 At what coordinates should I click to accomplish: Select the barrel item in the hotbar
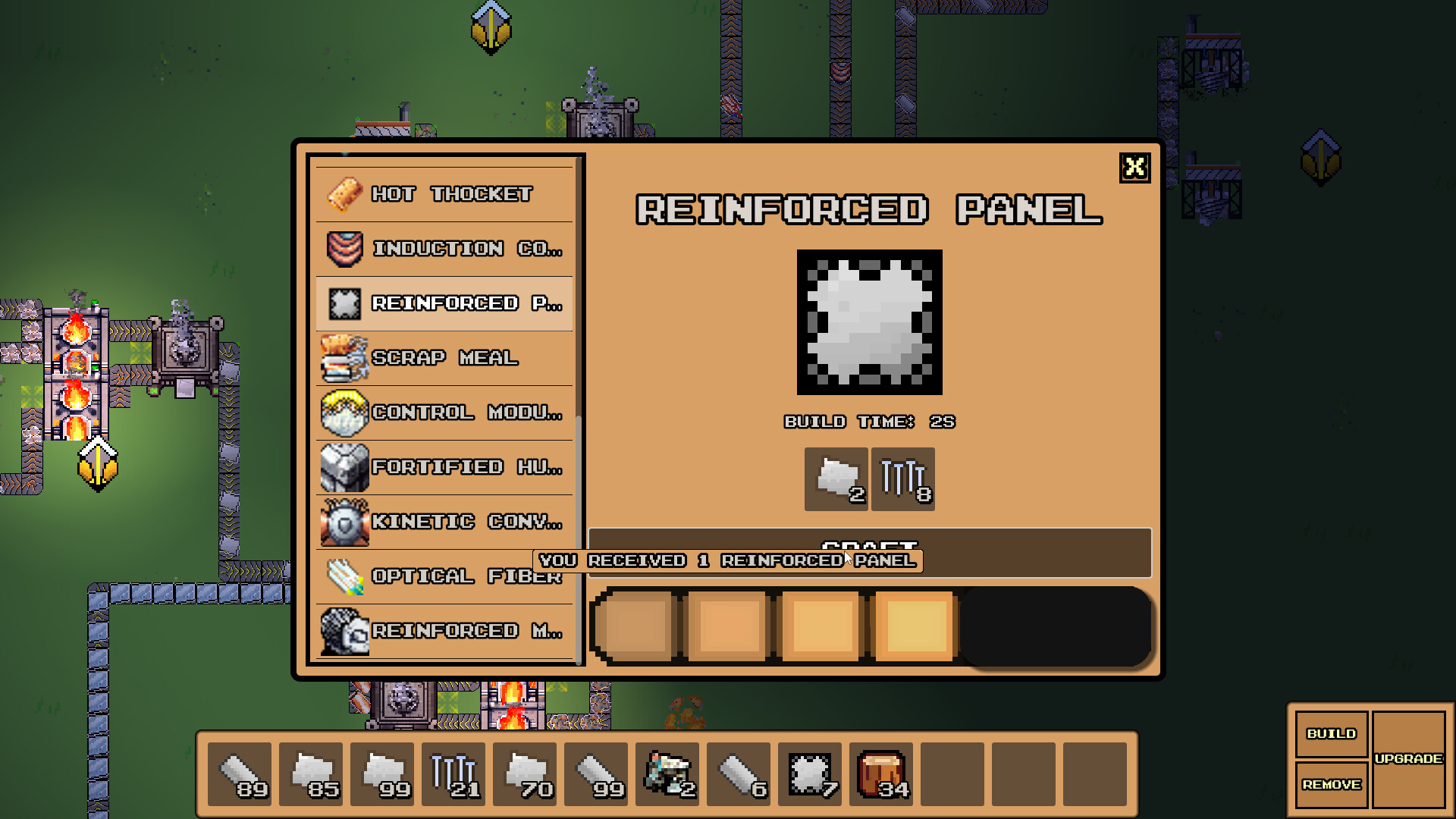[880, 773]
